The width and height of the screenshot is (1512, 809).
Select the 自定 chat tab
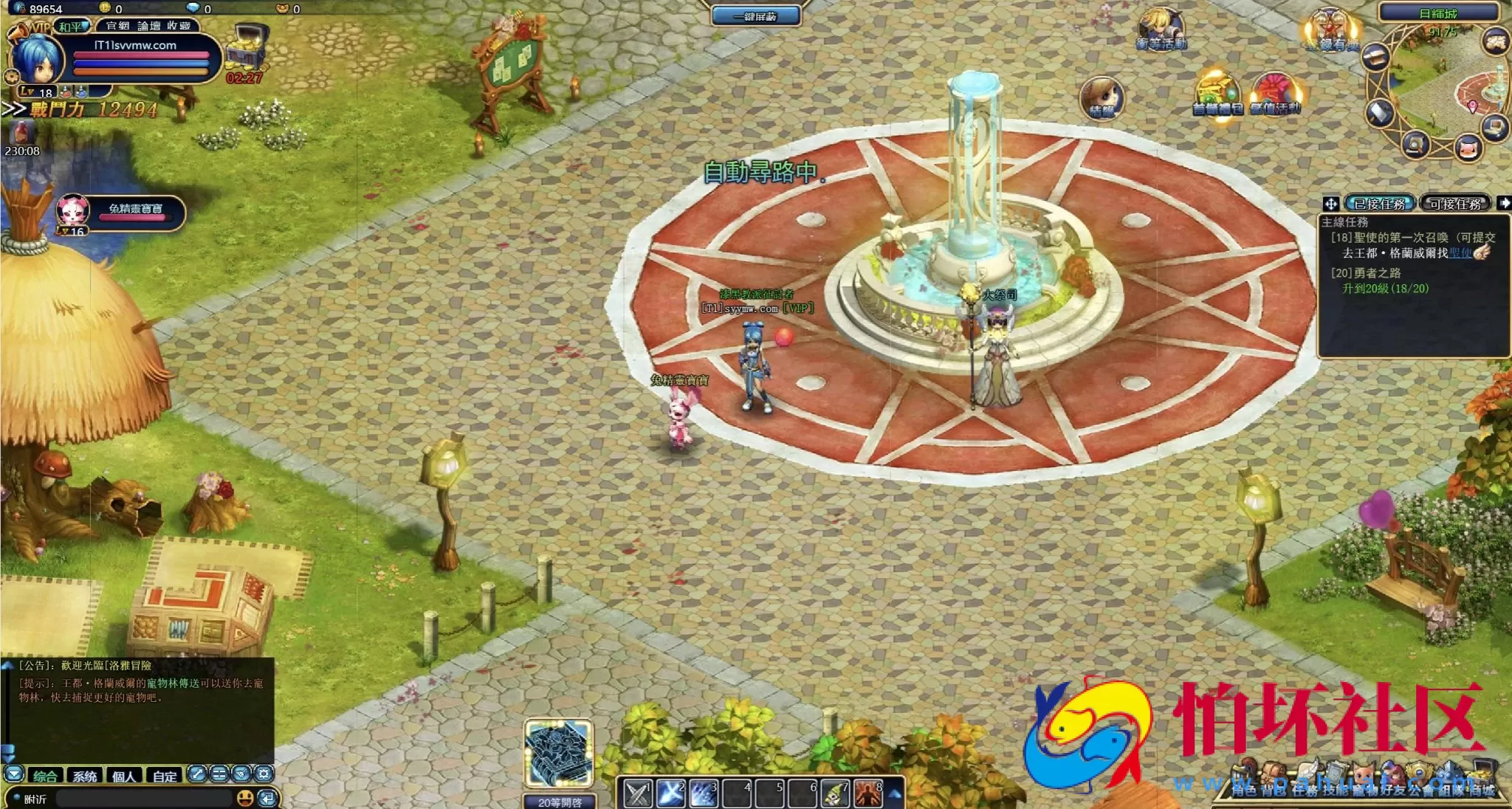click(165, 776)
